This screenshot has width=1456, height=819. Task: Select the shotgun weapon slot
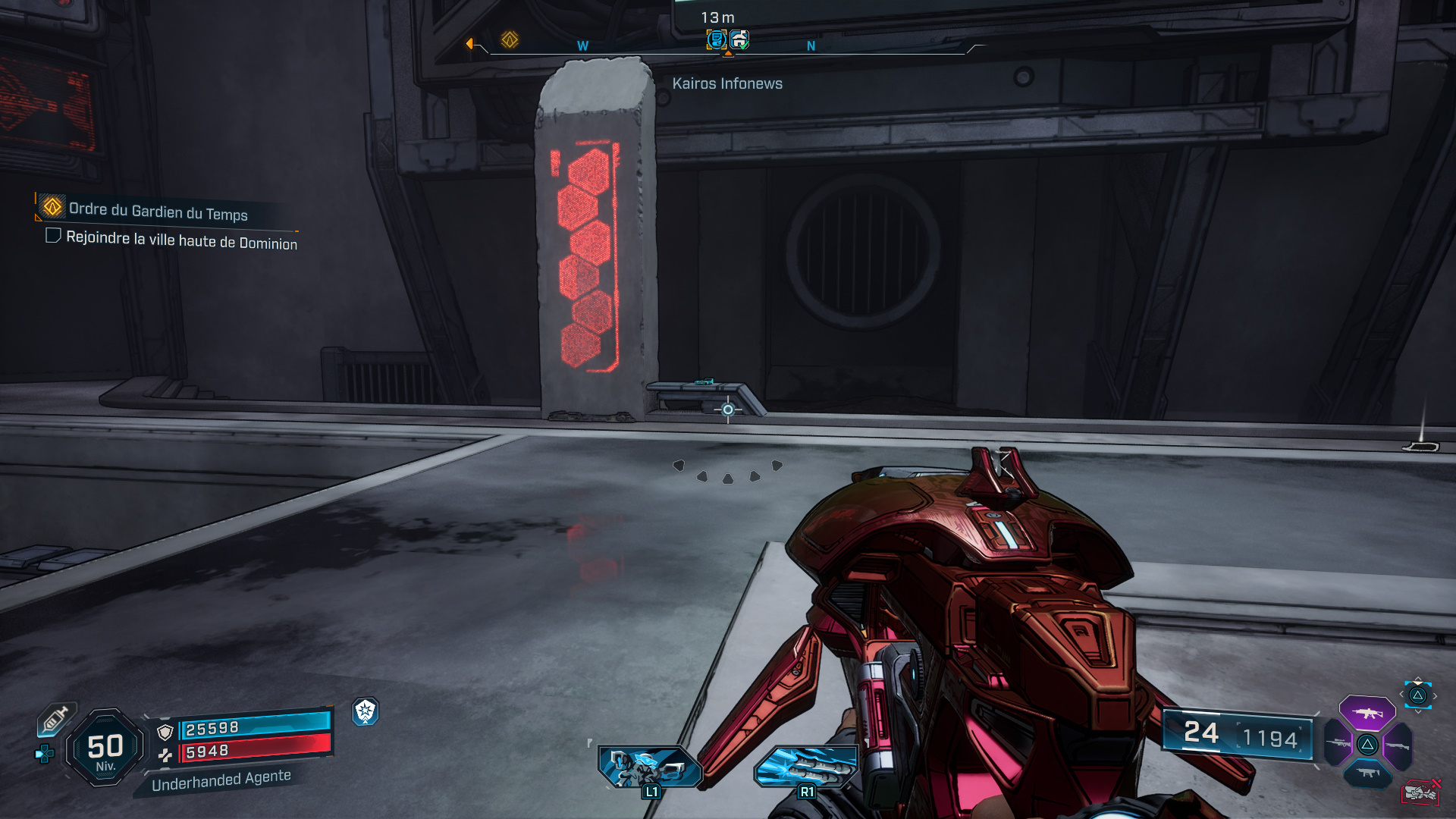[1398, 745]
